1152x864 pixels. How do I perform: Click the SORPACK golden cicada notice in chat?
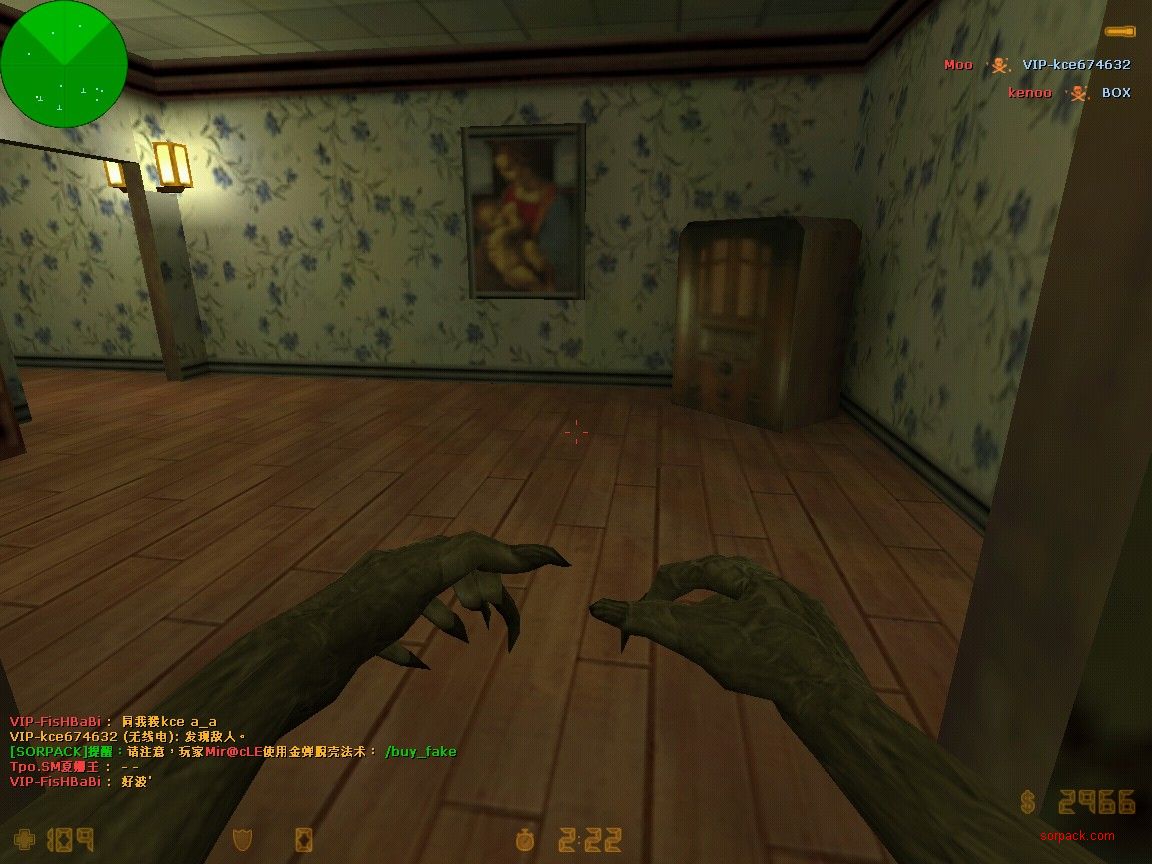(x=192, y=751)
